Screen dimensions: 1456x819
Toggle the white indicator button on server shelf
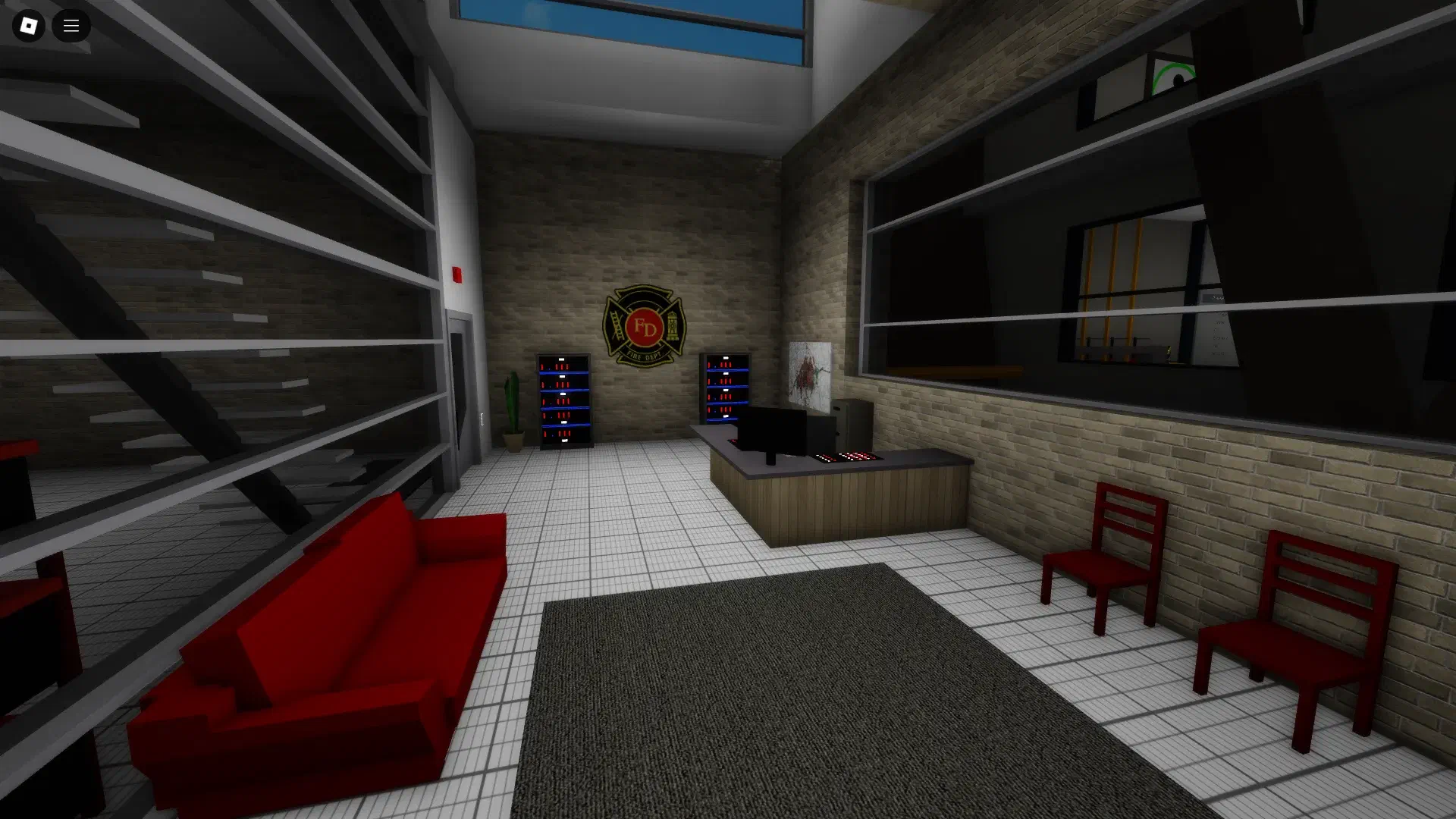[x=561, y=359]
